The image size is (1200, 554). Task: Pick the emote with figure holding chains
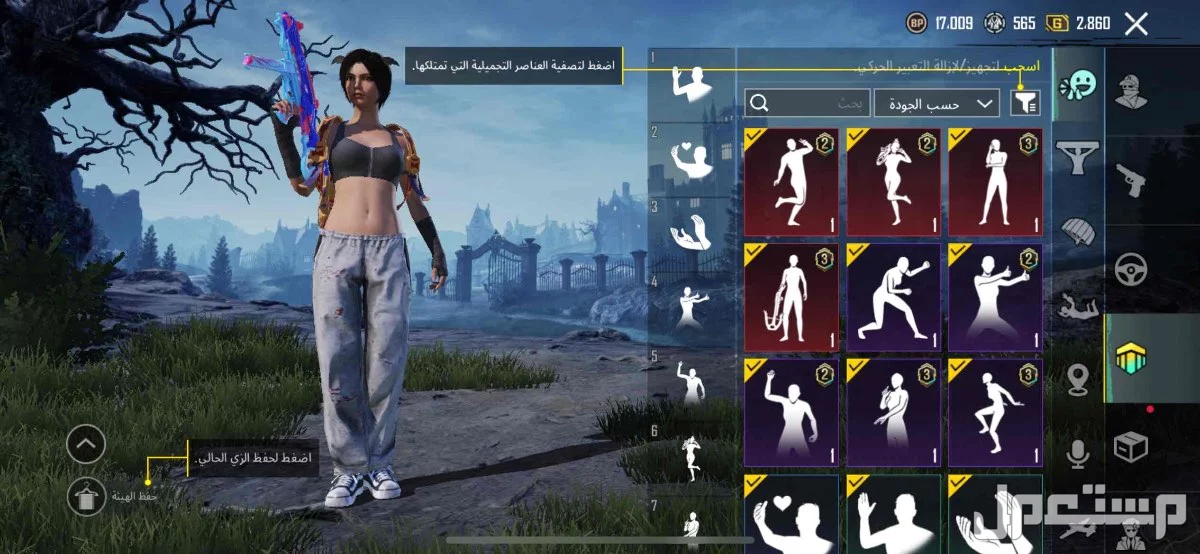(x=791, y=298)
